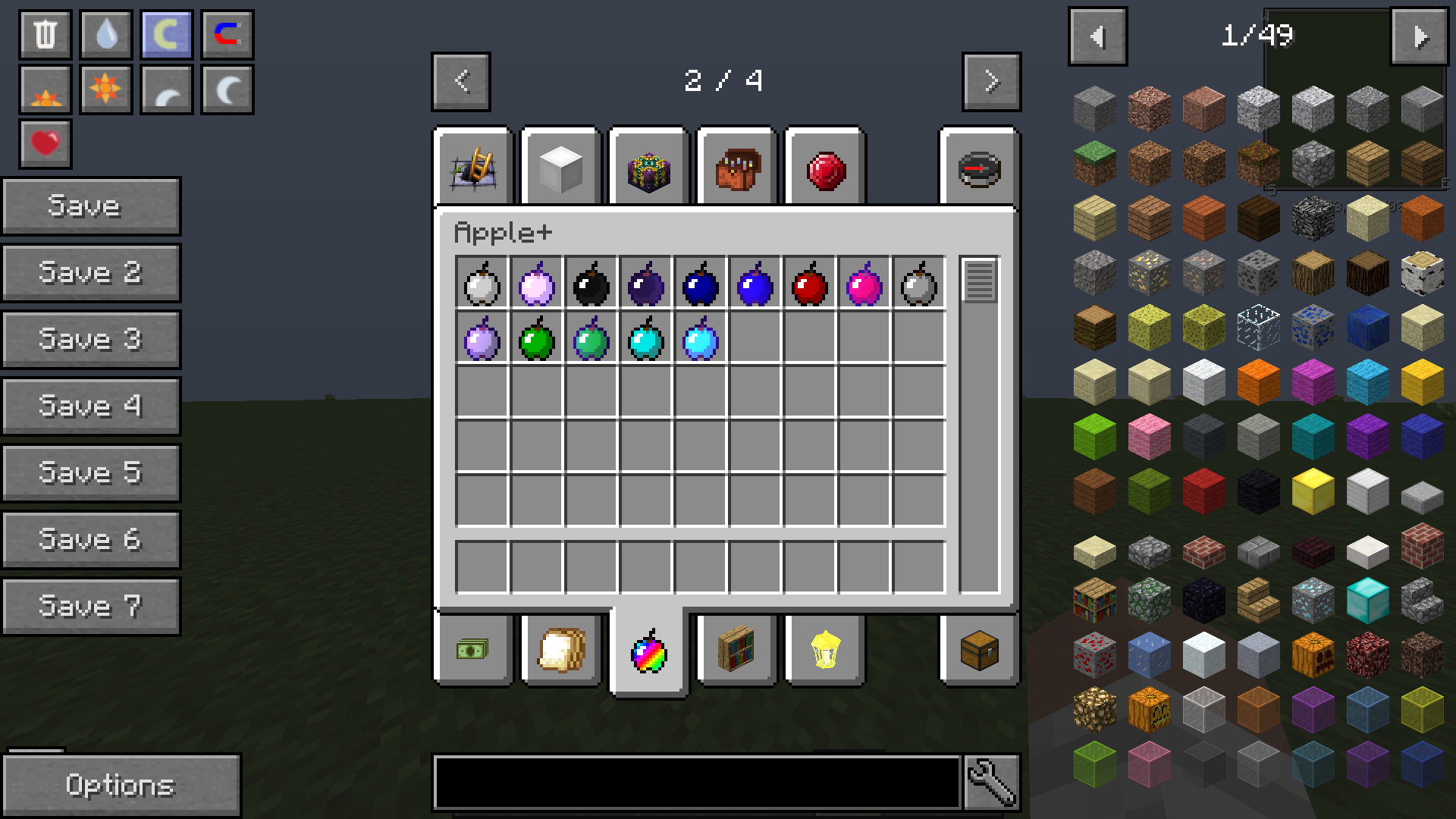This screenshot has height=819, width=1456.
Task: Click the back arrow on the 2/4 pager
Action: point(460,82)
